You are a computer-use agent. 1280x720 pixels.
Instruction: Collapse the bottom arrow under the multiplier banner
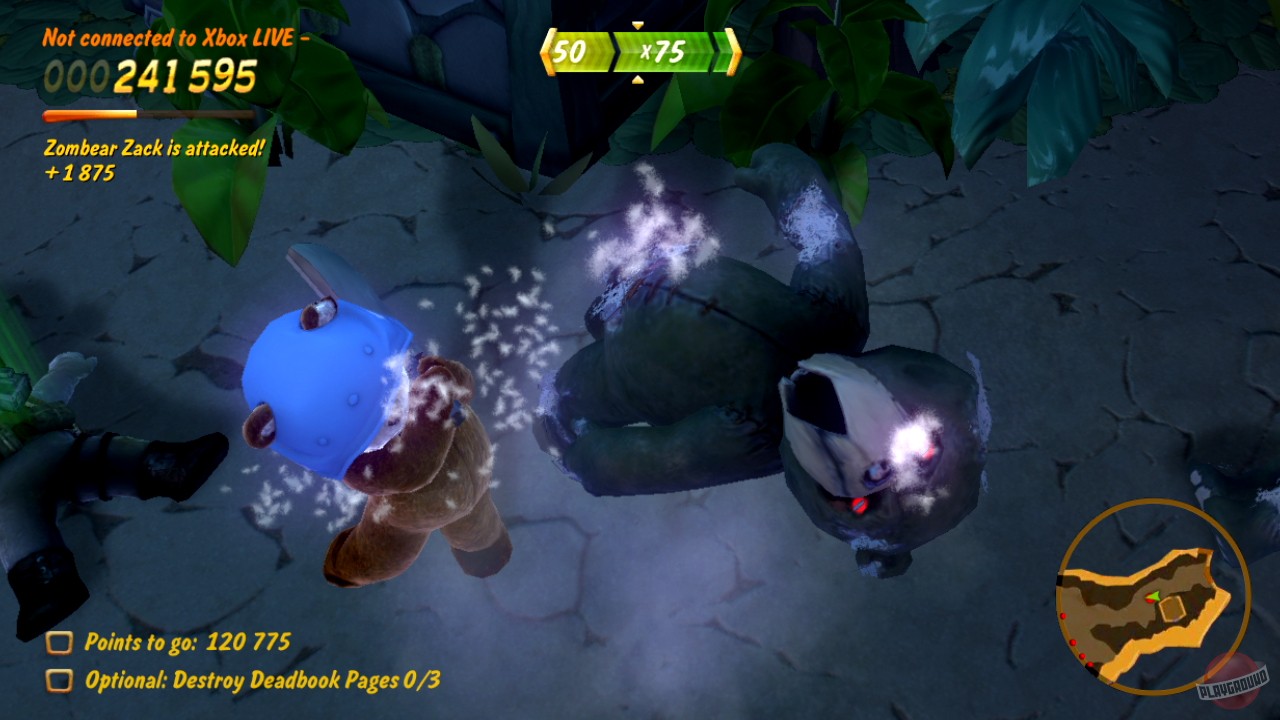point(637,79)
